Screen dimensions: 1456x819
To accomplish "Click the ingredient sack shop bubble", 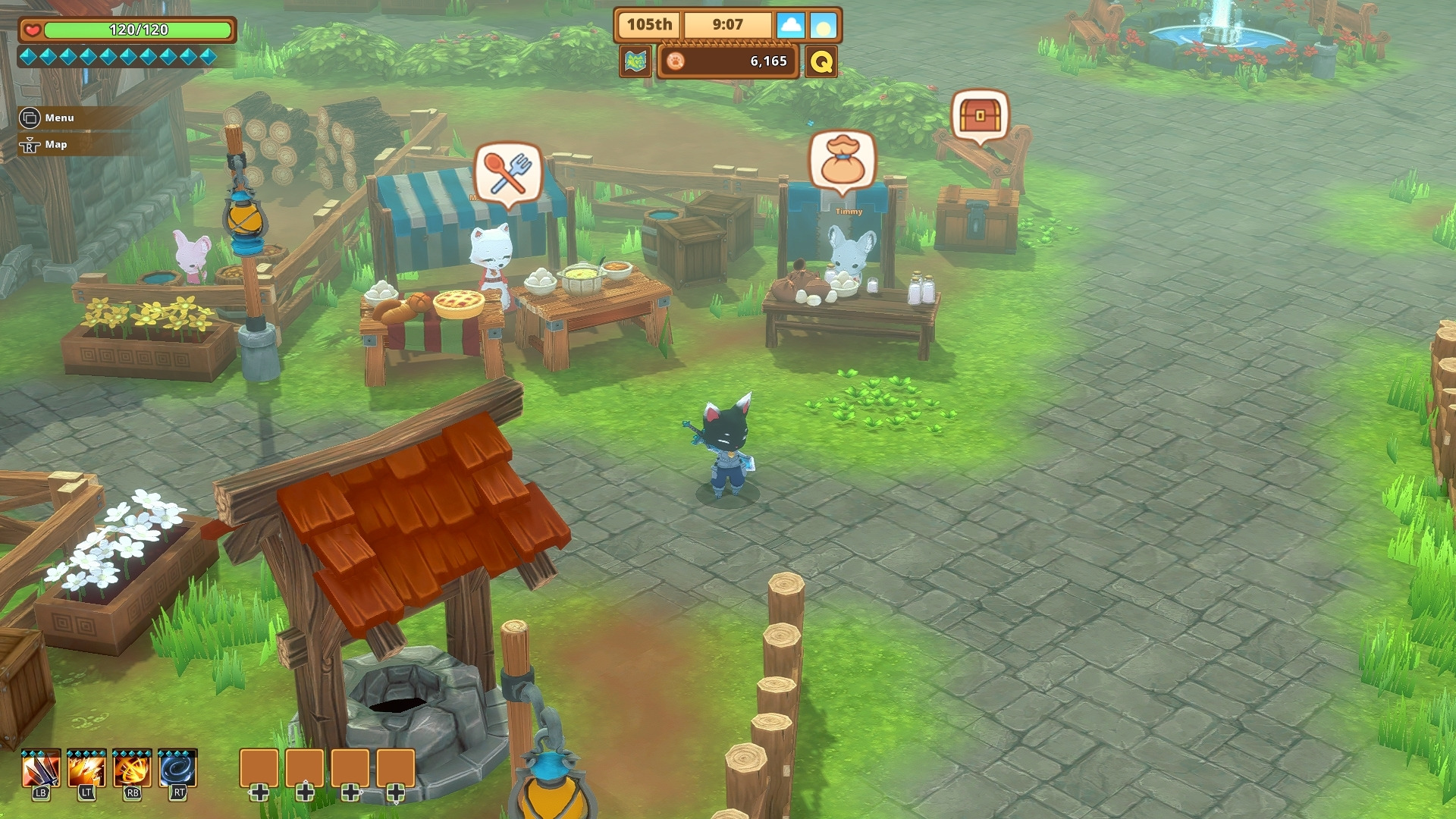I will coord(843,160).
